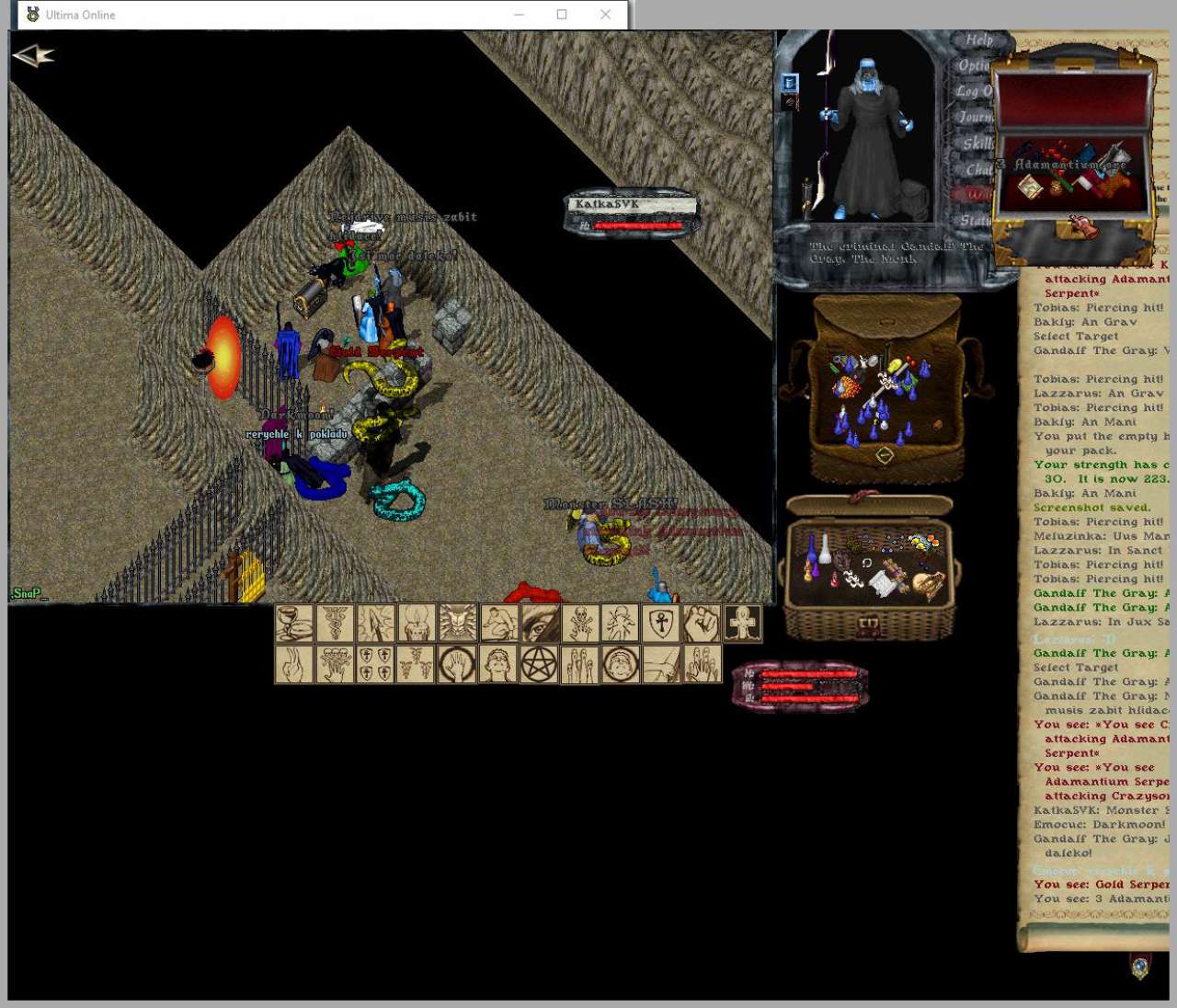This screenshot has width=1177, height=1008.
Task: Open the Help menu on paperdoll
Action: coord(977,40)
